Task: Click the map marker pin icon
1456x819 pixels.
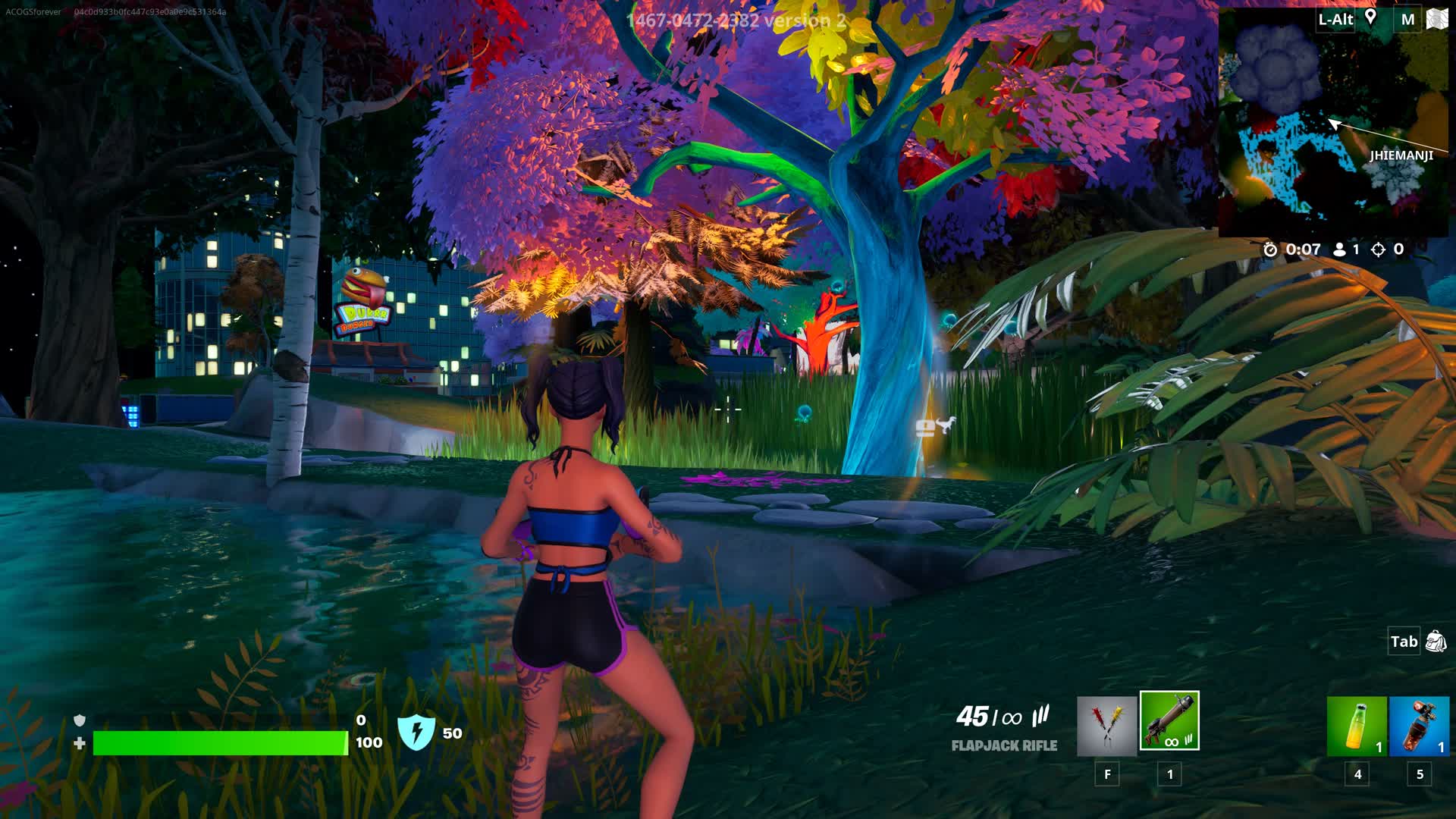Action: coord(1370,17)
